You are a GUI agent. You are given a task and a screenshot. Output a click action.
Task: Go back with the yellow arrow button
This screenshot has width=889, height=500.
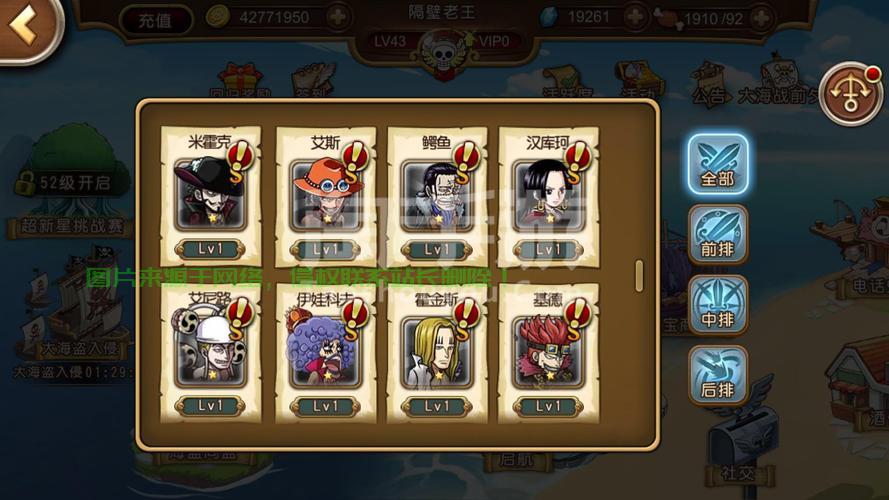(24, 27)
